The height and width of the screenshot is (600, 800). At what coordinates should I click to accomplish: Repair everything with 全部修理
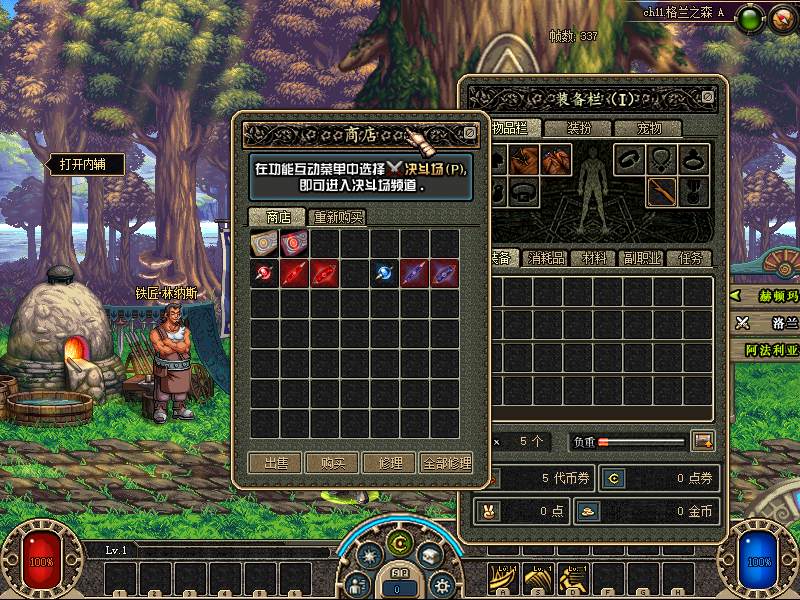446,464
